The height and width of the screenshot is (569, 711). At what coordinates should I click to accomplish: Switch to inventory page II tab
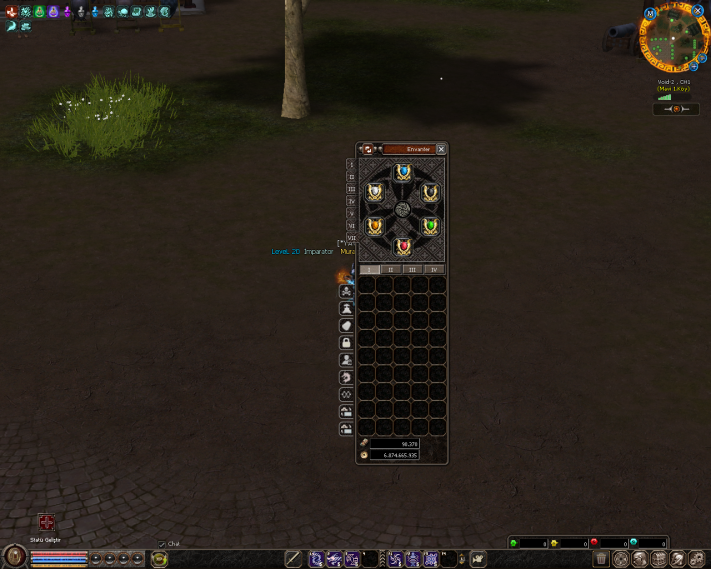392,270
